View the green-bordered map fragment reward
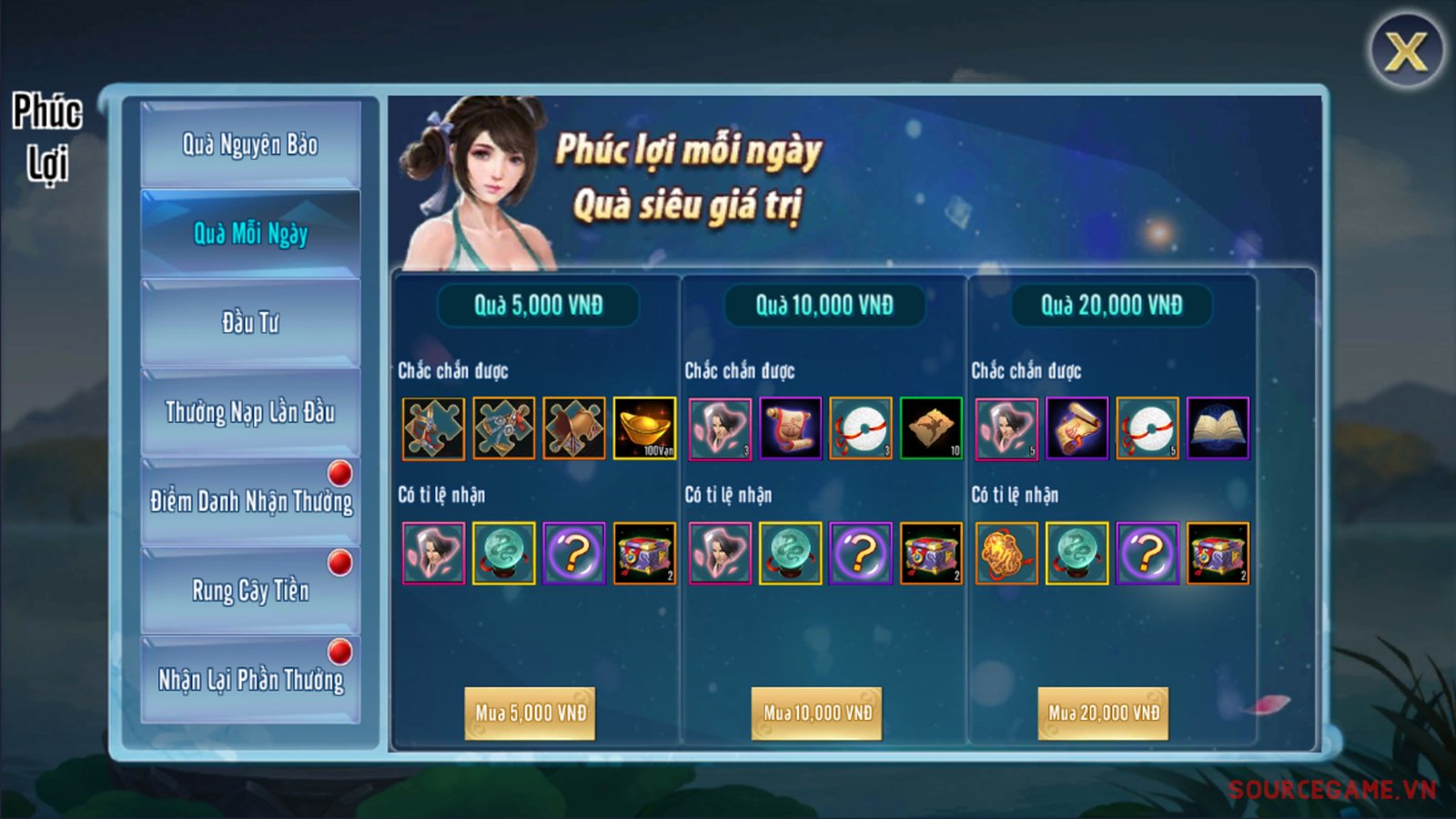The width and height of the screenshot is (1456, 819). click(931, 428)
